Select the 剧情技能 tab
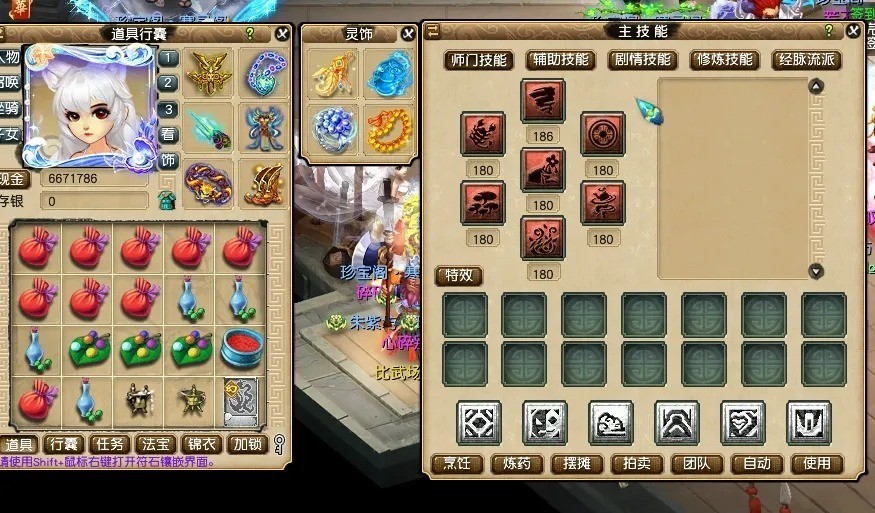875x513 pixels. (642, 60)
